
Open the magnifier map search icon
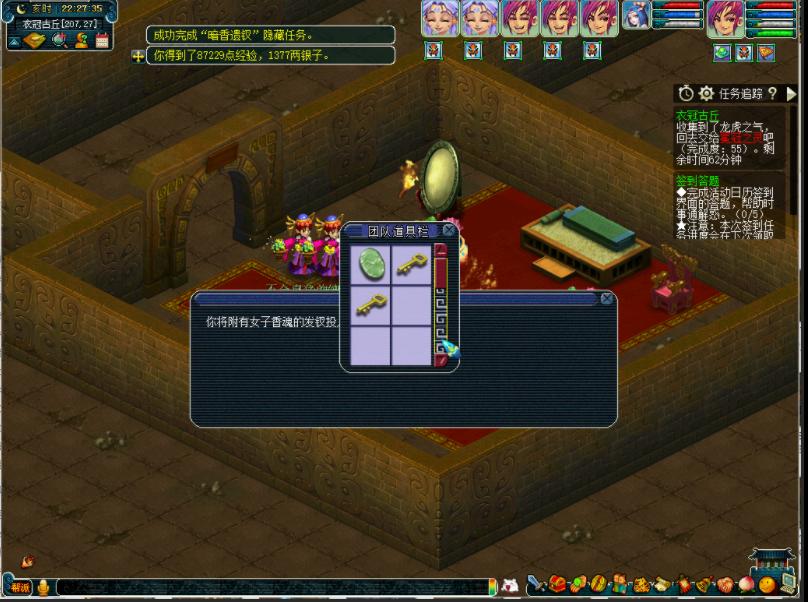click(58, 40)
